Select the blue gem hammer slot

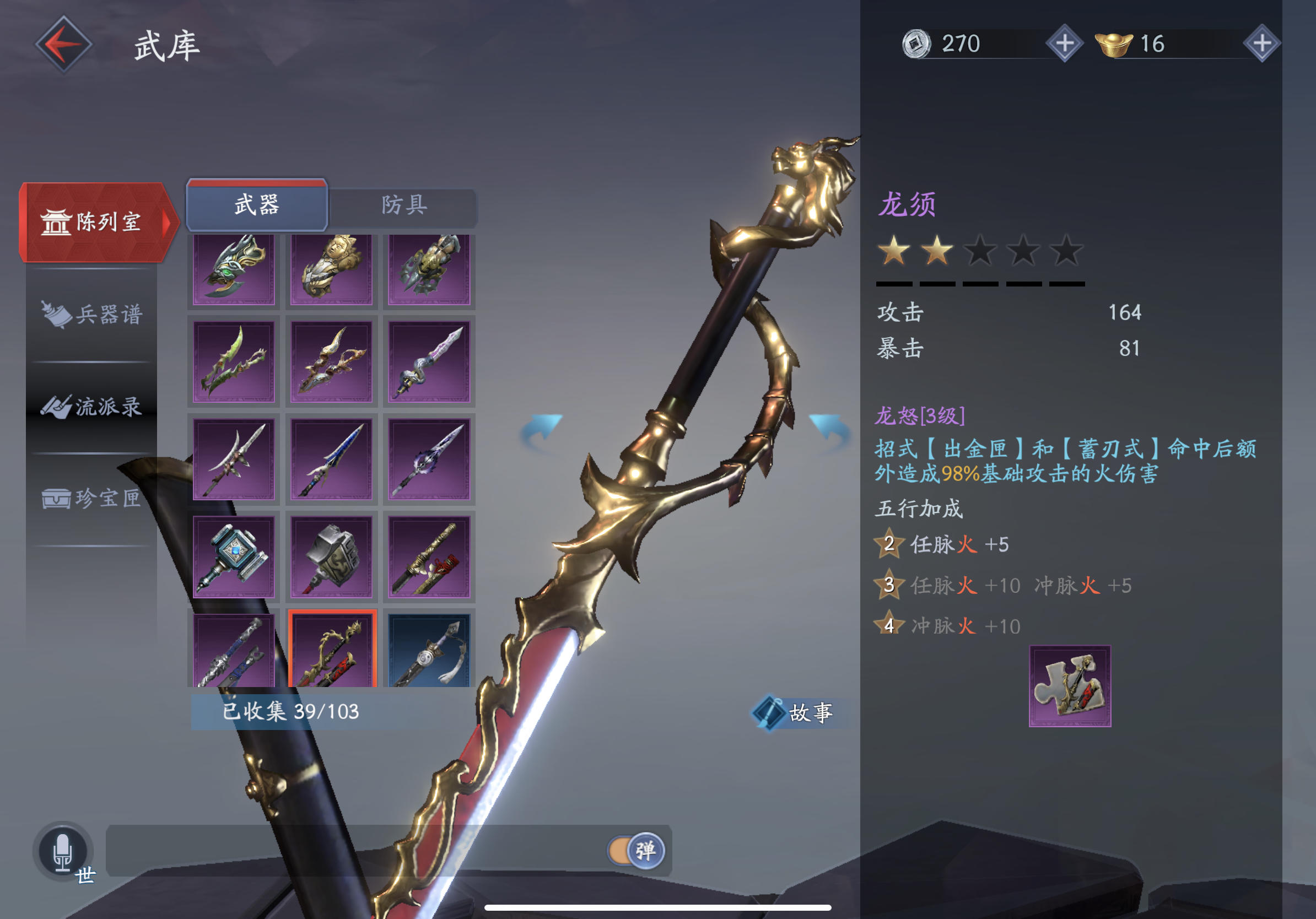pyautogui.click(x=234, y=556)
